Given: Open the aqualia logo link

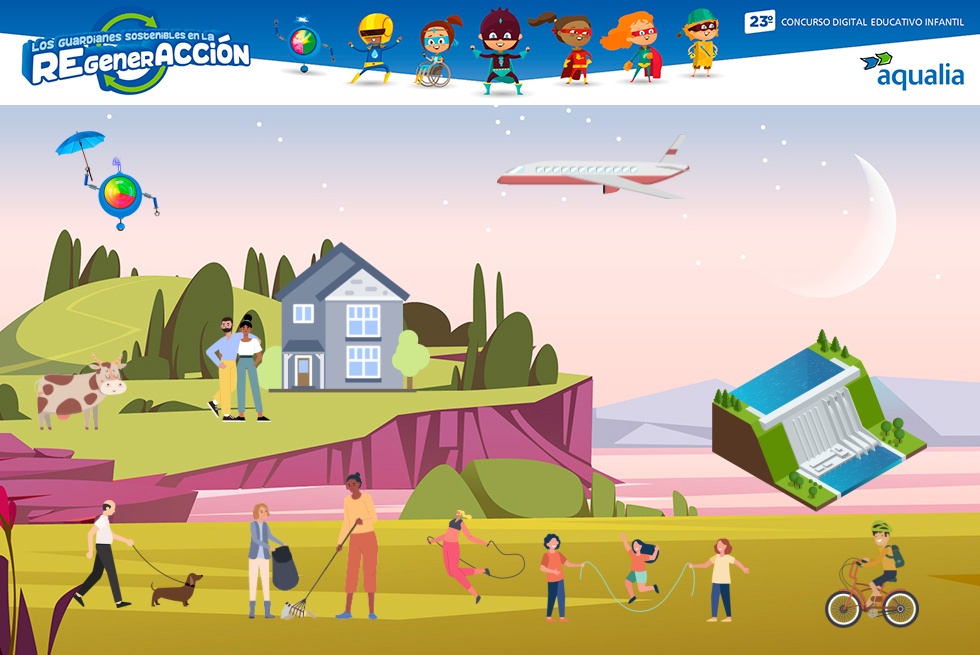Looking at the screenshot, I should point(912,70).
